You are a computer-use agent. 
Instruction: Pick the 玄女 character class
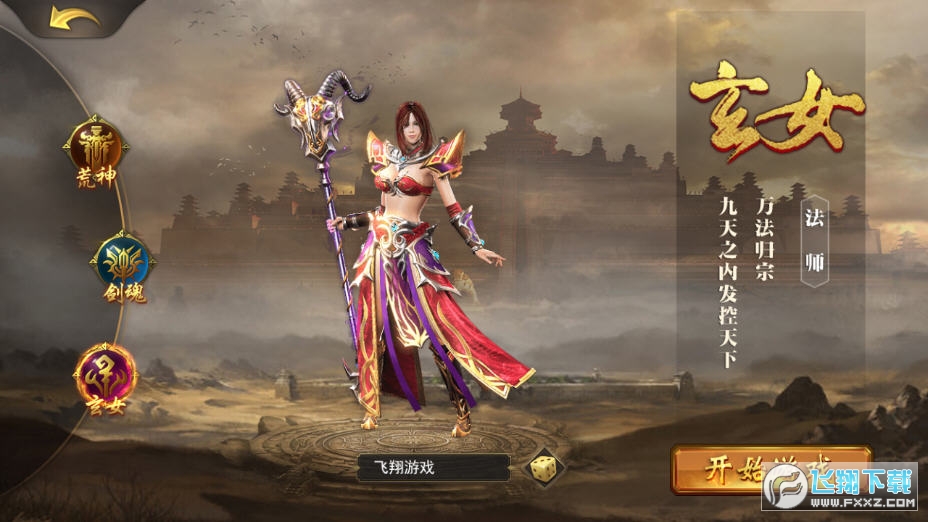click(x=105, y=375)
